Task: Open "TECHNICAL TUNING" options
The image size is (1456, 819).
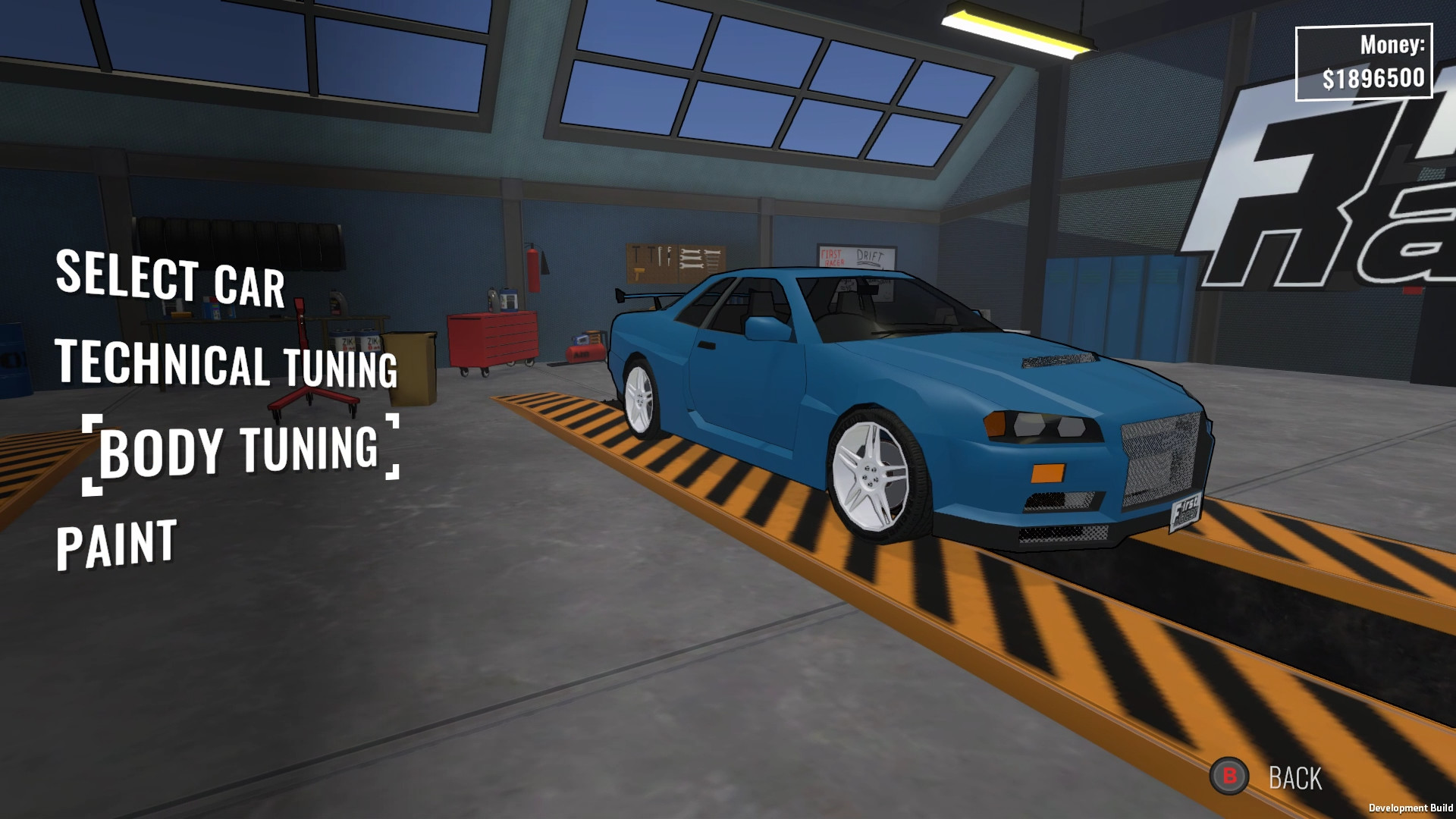Action: point(227,368)
